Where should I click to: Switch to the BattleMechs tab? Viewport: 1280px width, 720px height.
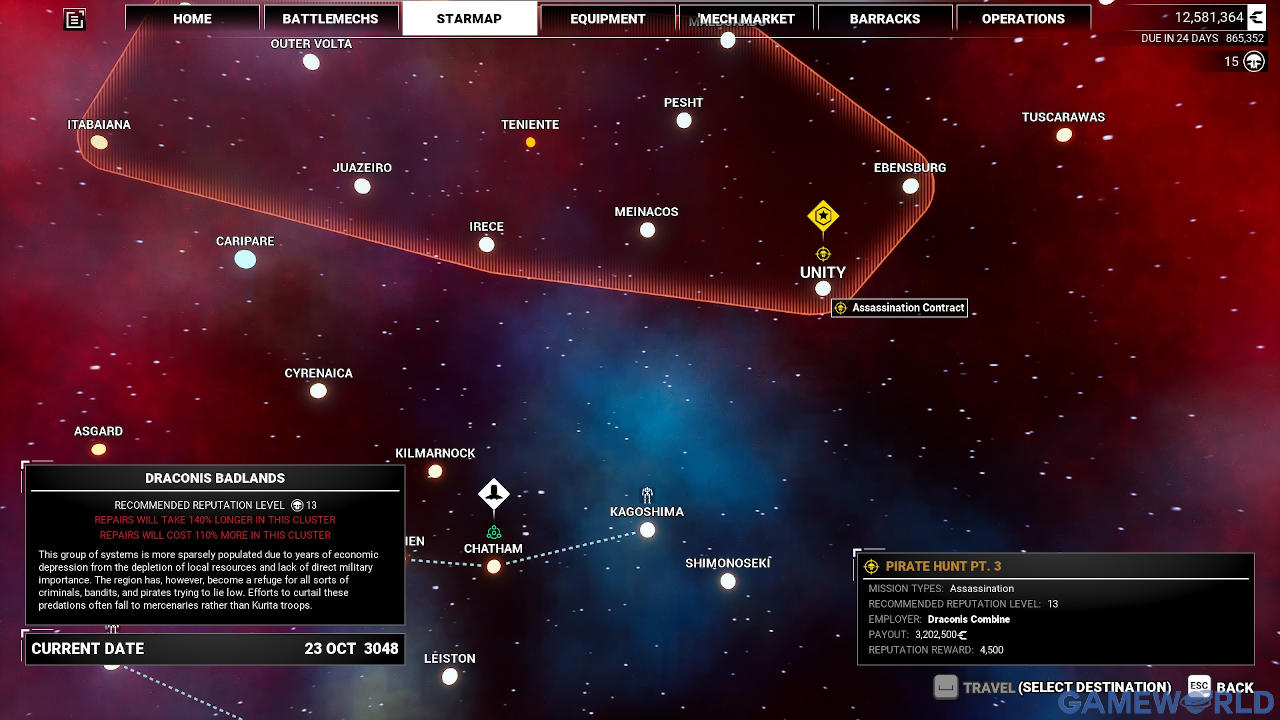330,19
